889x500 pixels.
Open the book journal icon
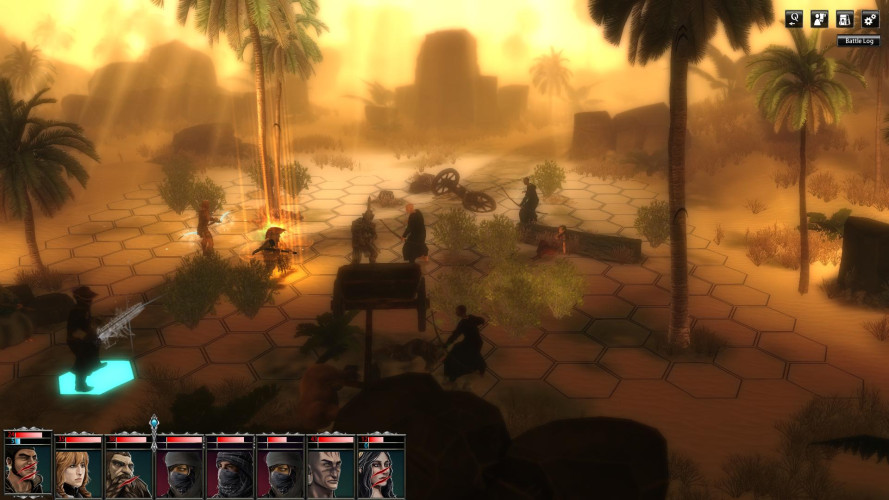click(844, 18)
